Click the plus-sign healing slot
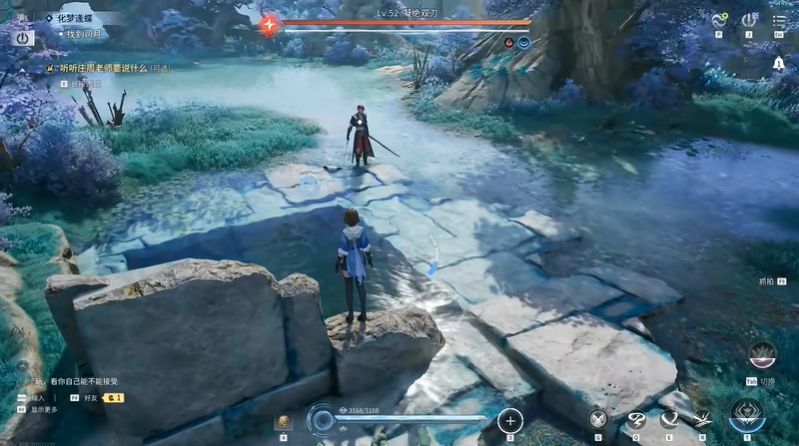The image size is (799, 446). click(x=510, y=421)
